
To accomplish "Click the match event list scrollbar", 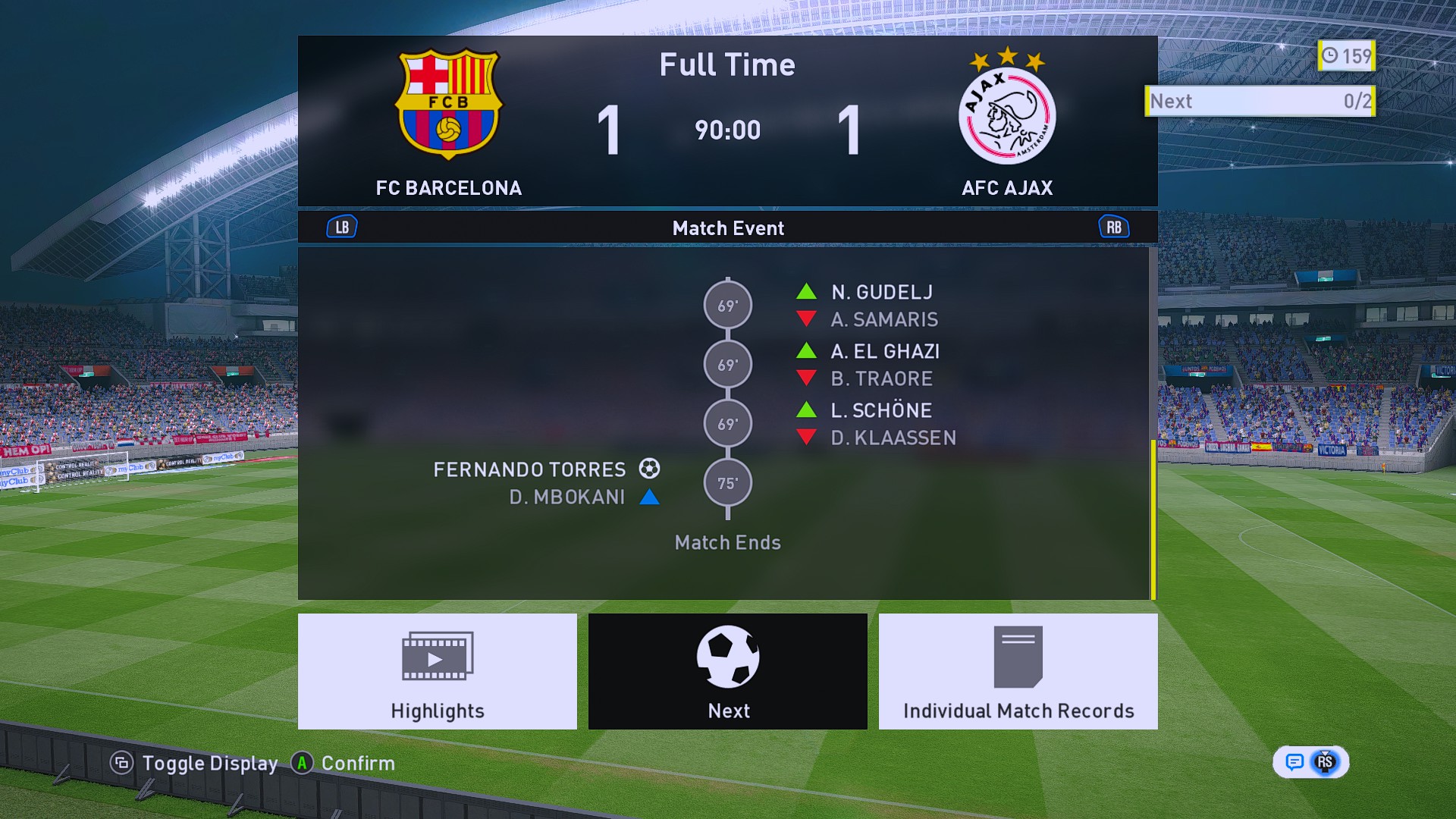I will (1153, 519).
